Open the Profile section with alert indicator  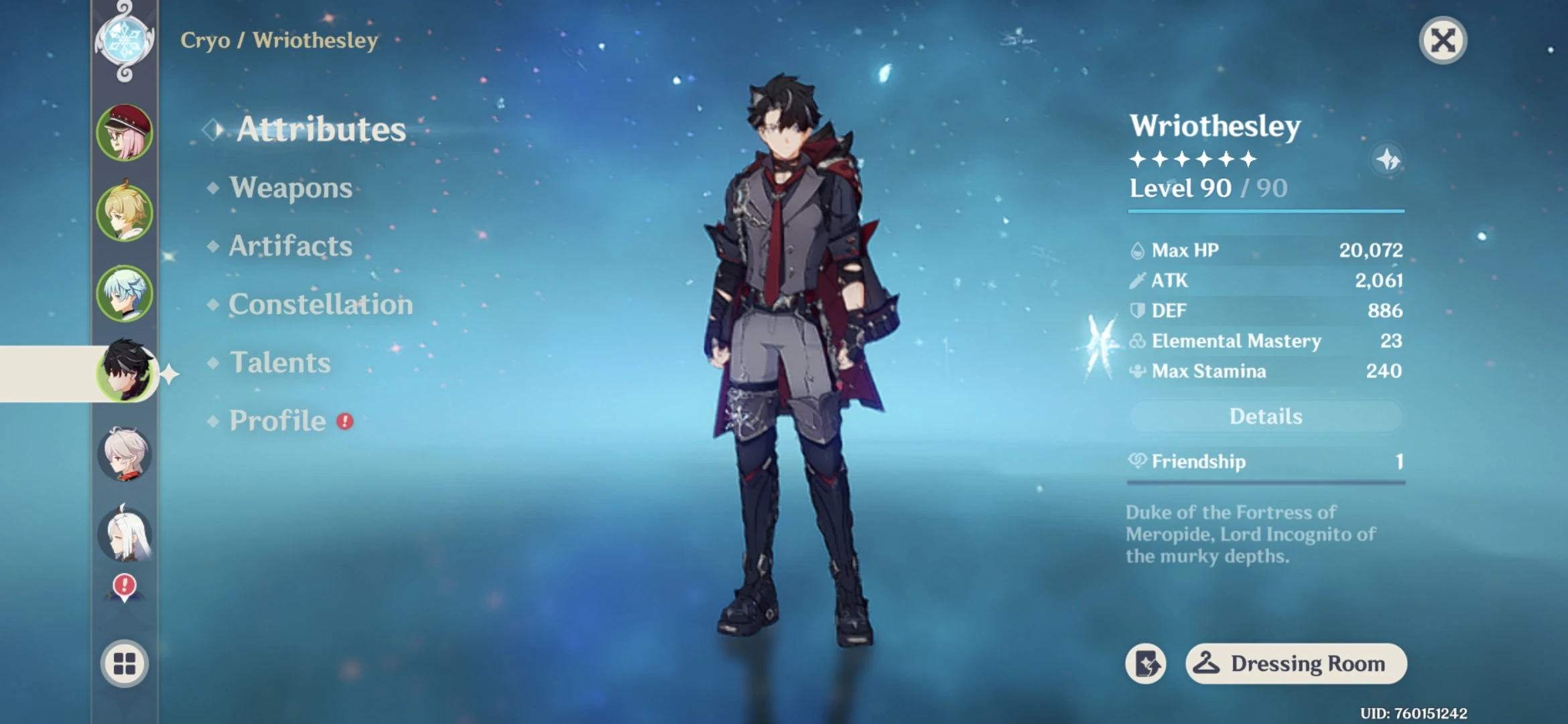coord(277,421)
